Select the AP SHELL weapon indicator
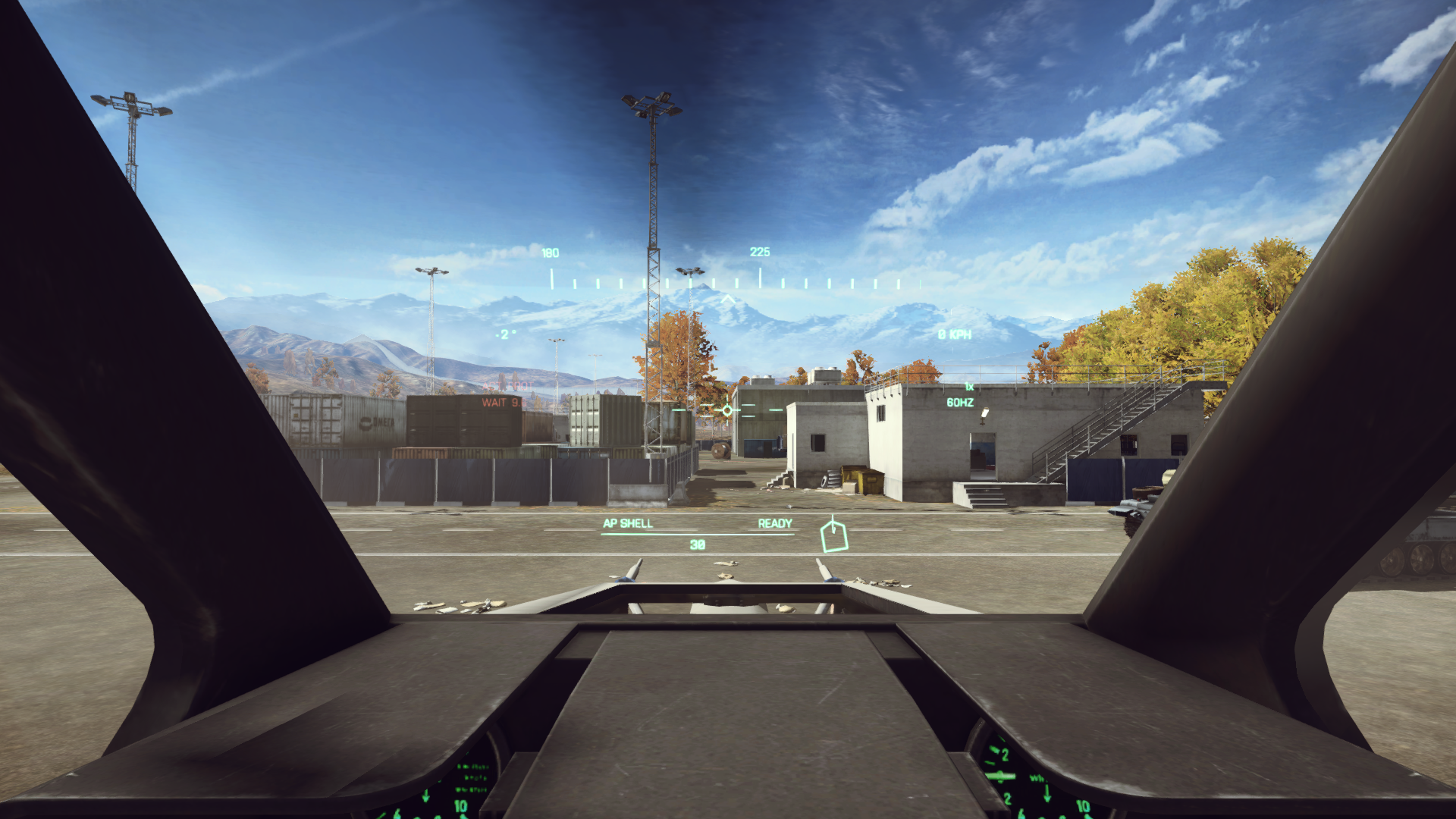 pyautogui.click(x=627, y=523)
